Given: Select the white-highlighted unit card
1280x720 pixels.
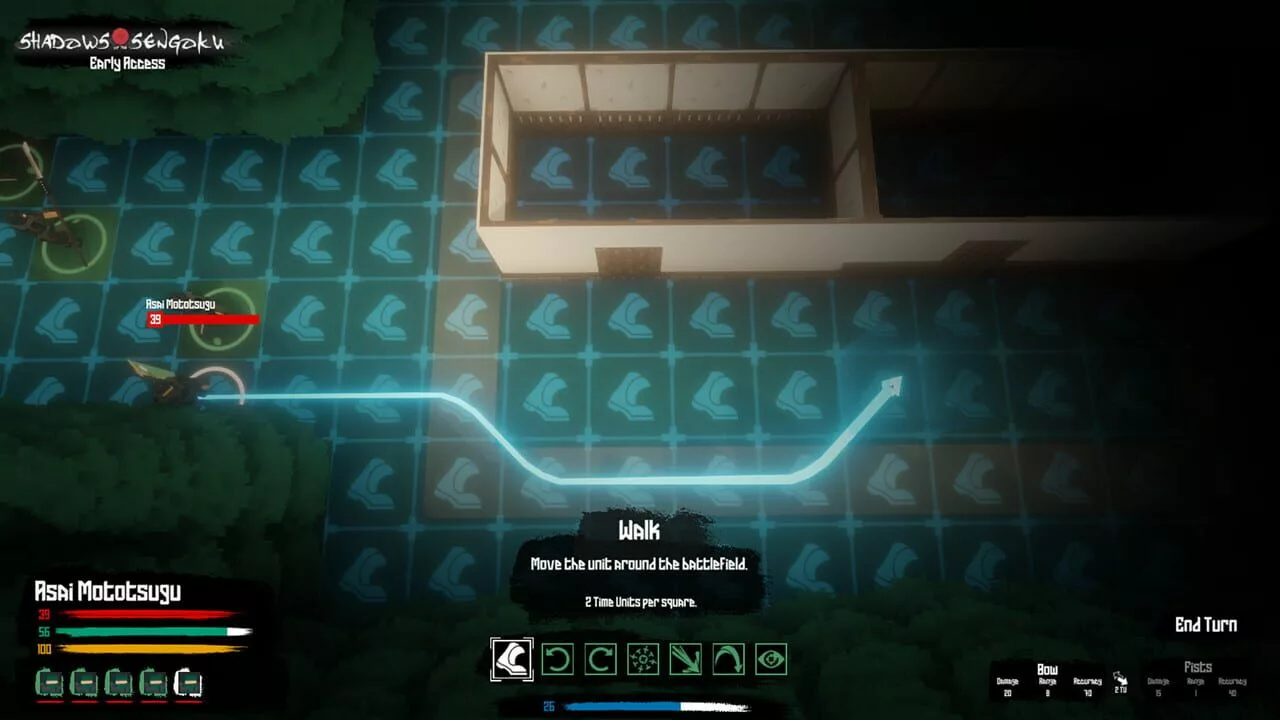Looking at the screenshot, I should 188,683.
